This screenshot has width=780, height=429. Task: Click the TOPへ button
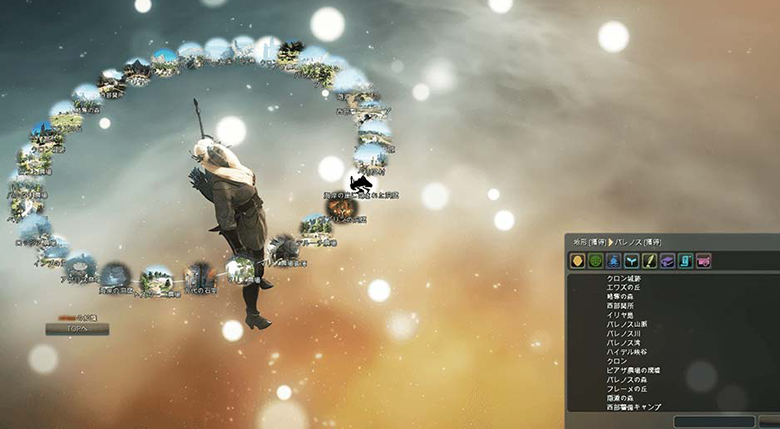pos(77,329)
